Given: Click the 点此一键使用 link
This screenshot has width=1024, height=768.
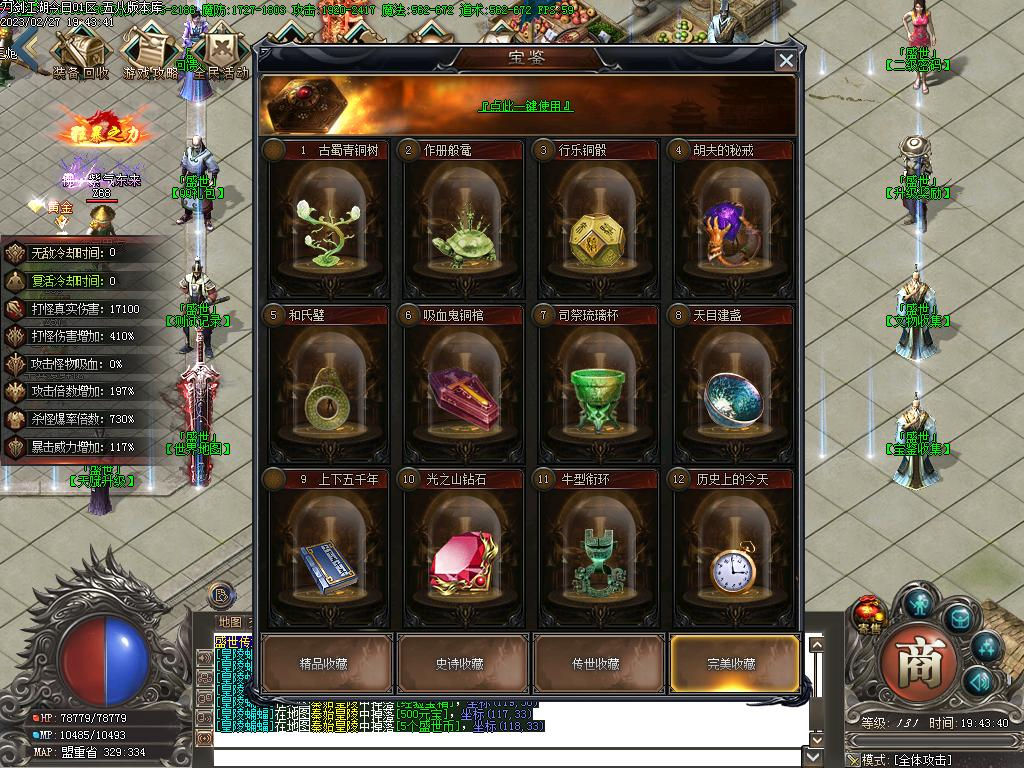Looking at the screenshot, I should point(526,106).
